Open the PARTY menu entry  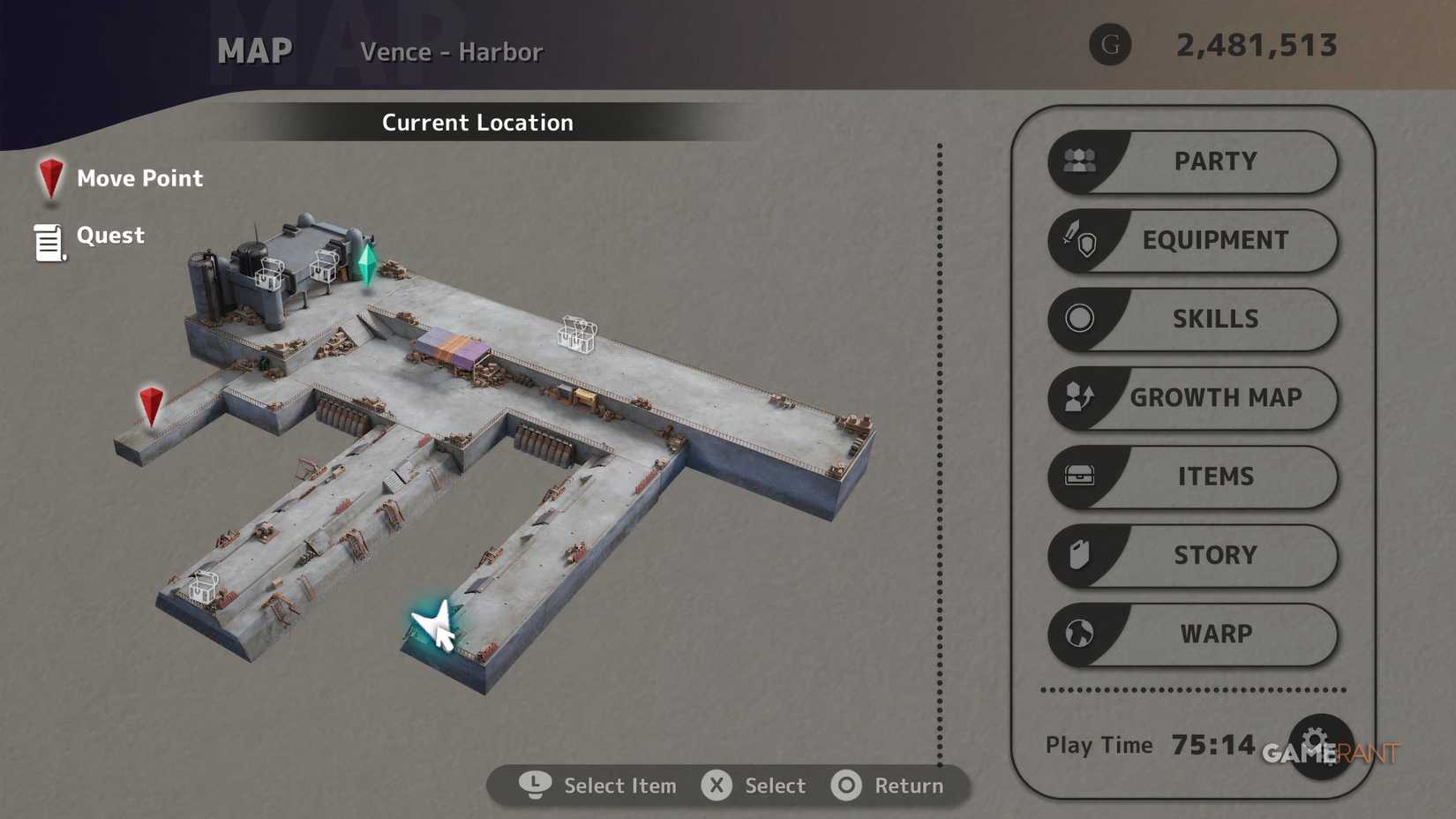pos(1215,162)
